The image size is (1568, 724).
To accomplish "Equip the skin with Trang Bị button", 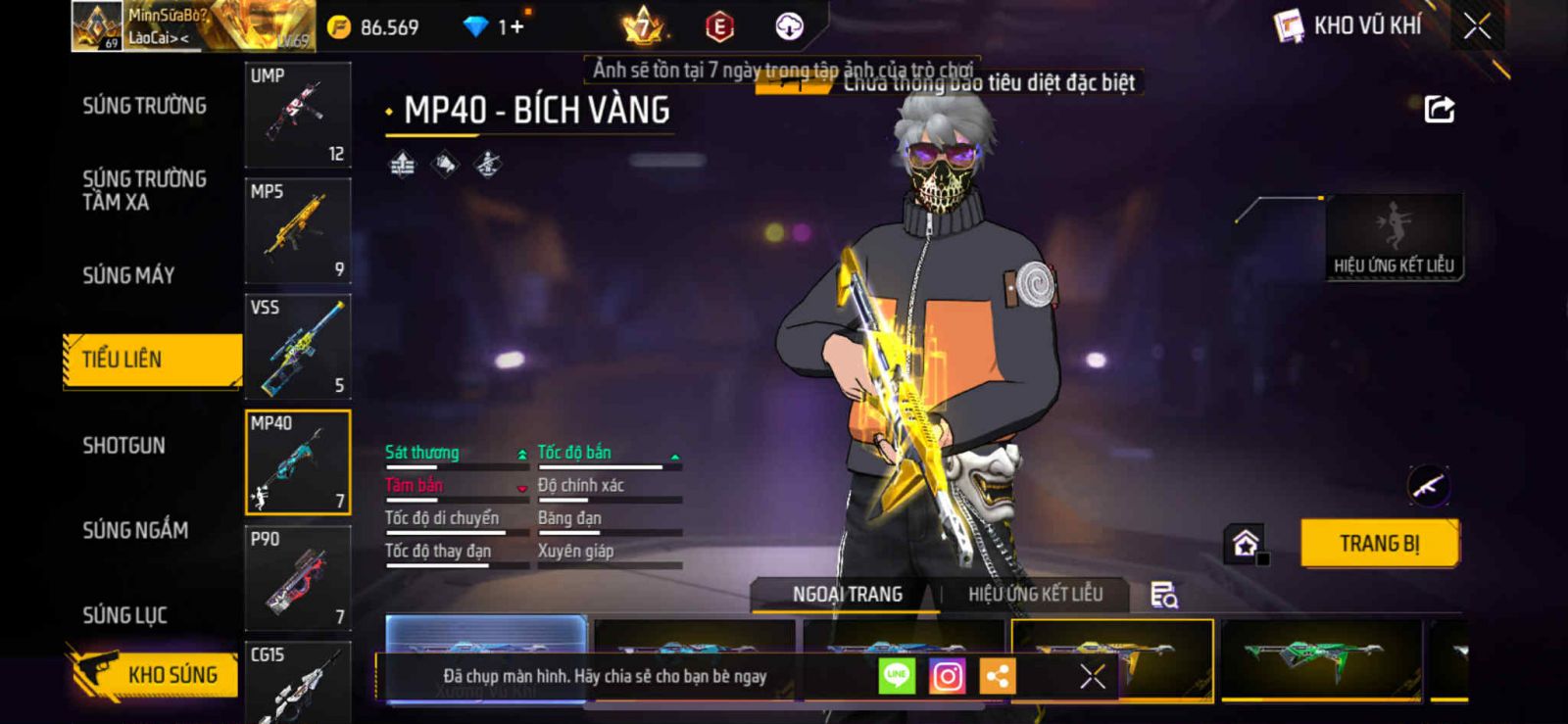I will coord(1379,543).
